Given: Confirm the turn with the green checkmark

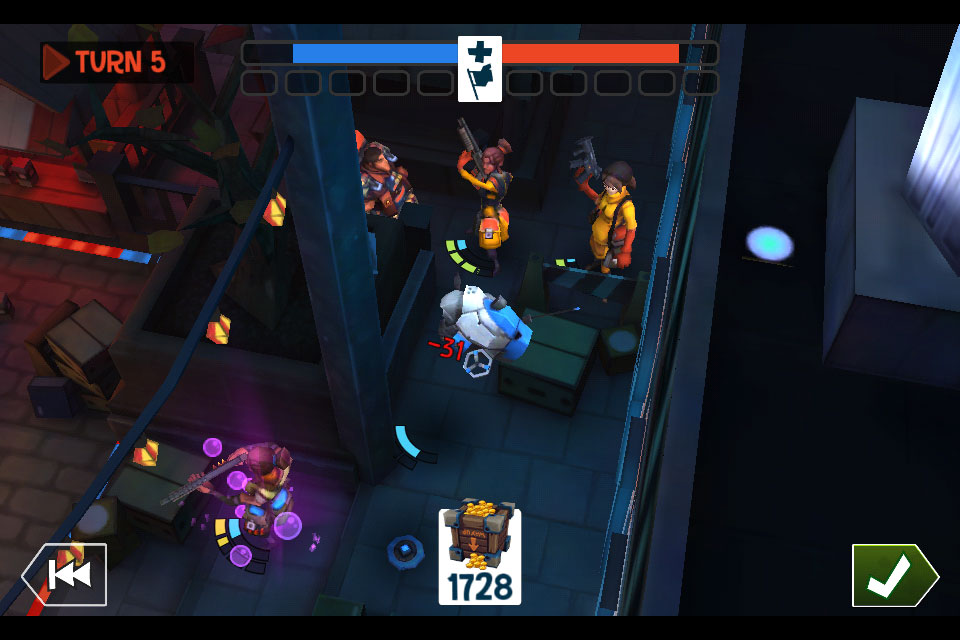Looking at the screenshot, I should [x=893, y=575].
